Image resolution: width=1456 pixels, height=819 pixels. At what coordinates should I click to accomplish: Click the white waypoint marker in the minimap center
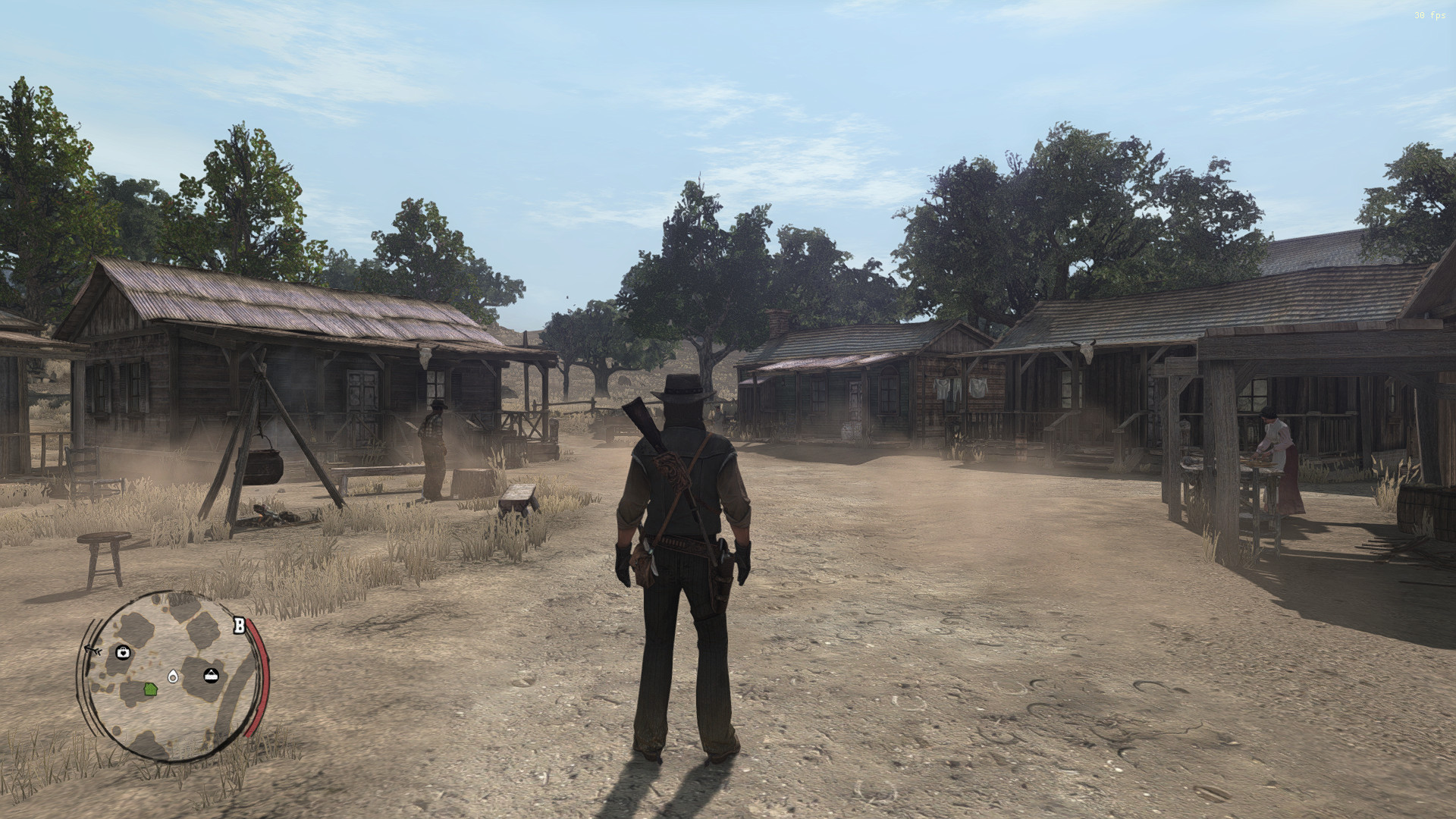pyautogui.click(x=173, y=676)
